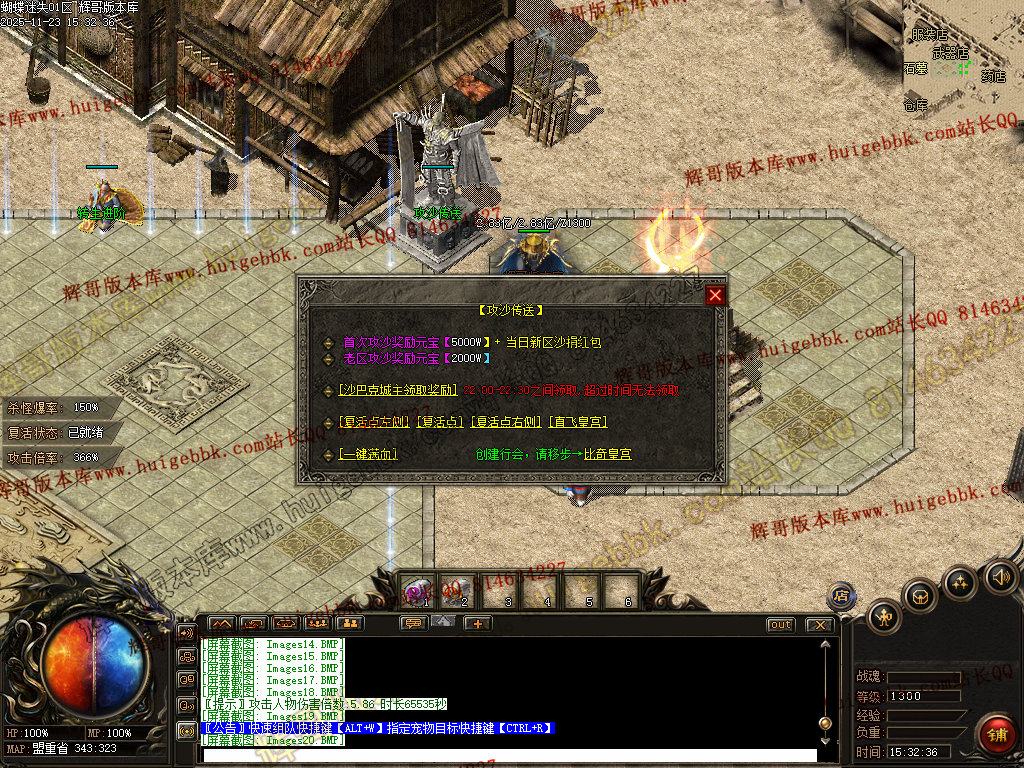
Task: Claim the 沙巴克城主领取奖励 reward link
Action: coord(398,391)
